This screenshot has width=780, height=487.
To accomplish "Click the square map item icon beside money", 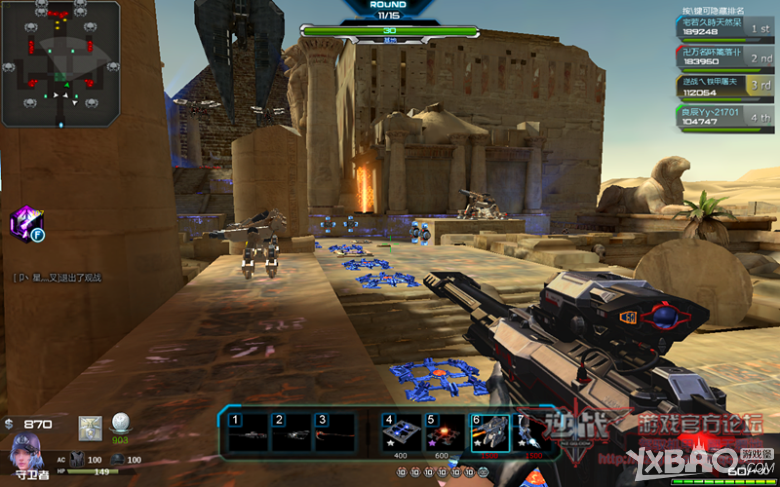I will click(x=91, y=425).
